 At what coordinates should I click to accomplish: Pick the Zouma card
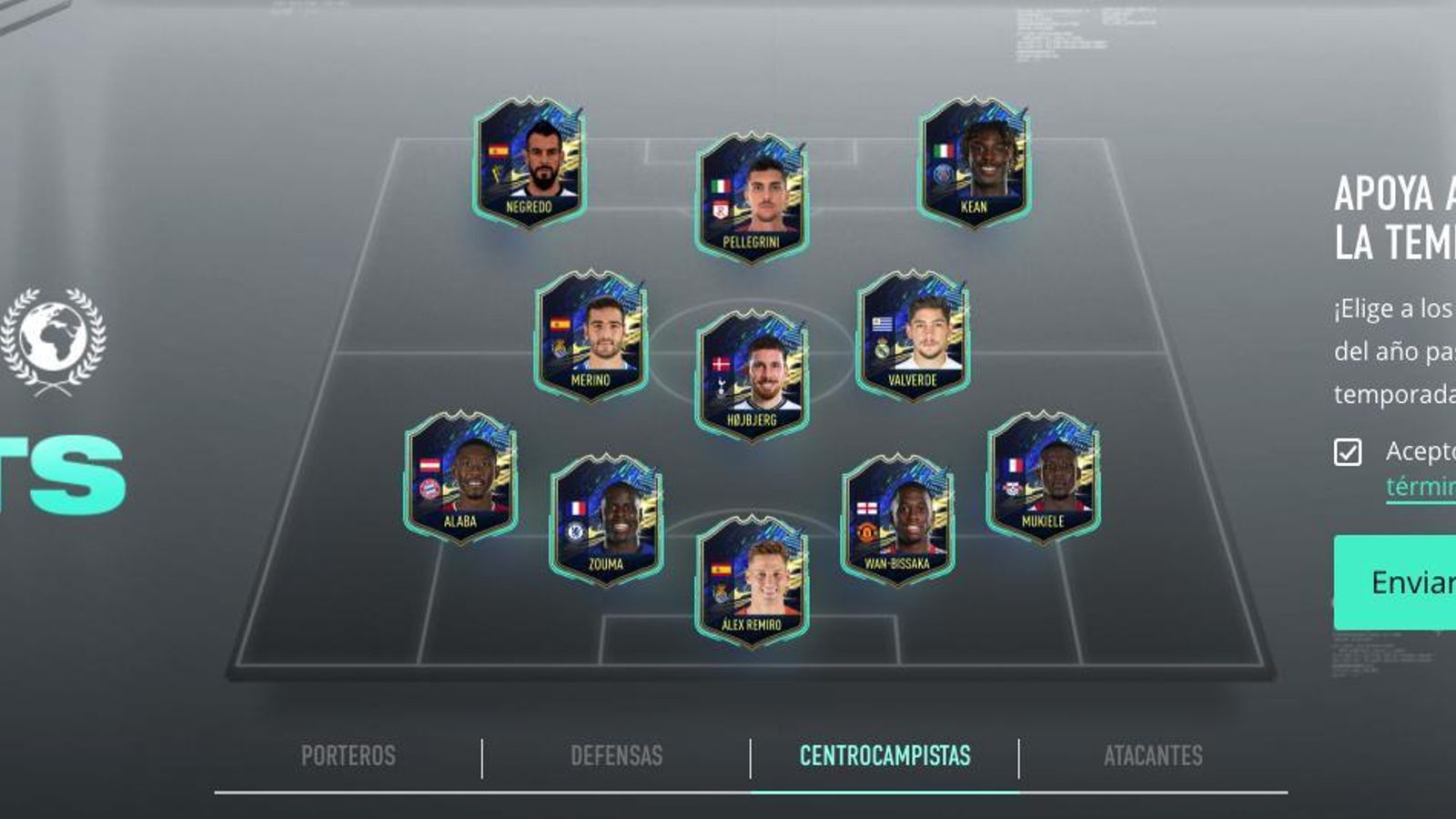606,520
